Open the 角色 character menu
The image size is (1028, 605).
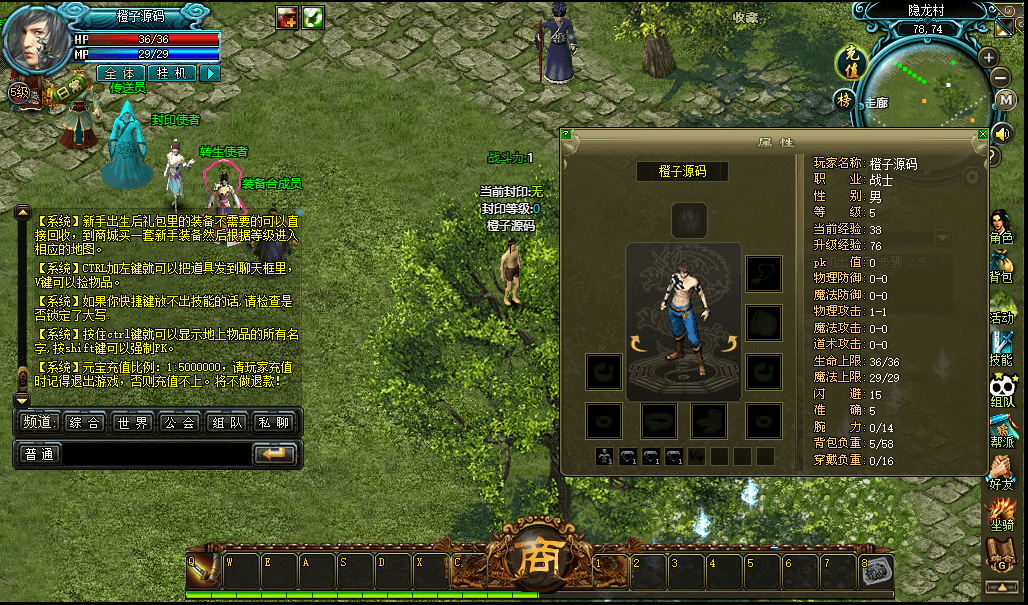pos(1001,227)
